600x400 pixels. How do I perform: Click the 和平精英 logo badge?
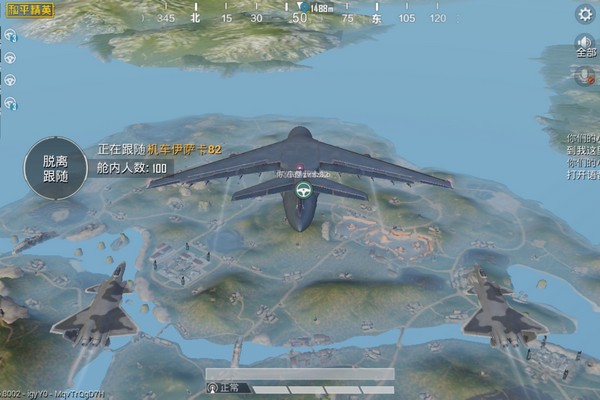pyautogui.click(x=28, y=13)
